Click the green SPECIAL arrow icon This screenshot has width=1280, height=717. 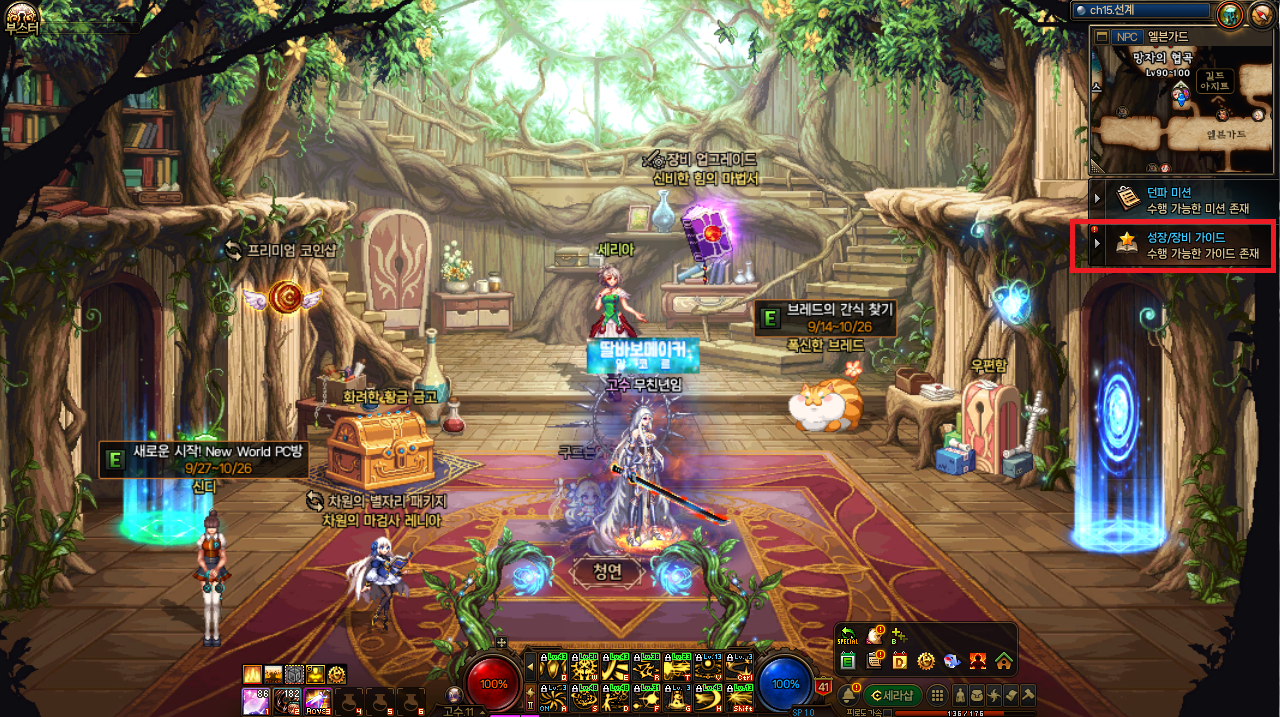(x=848, y=635)
